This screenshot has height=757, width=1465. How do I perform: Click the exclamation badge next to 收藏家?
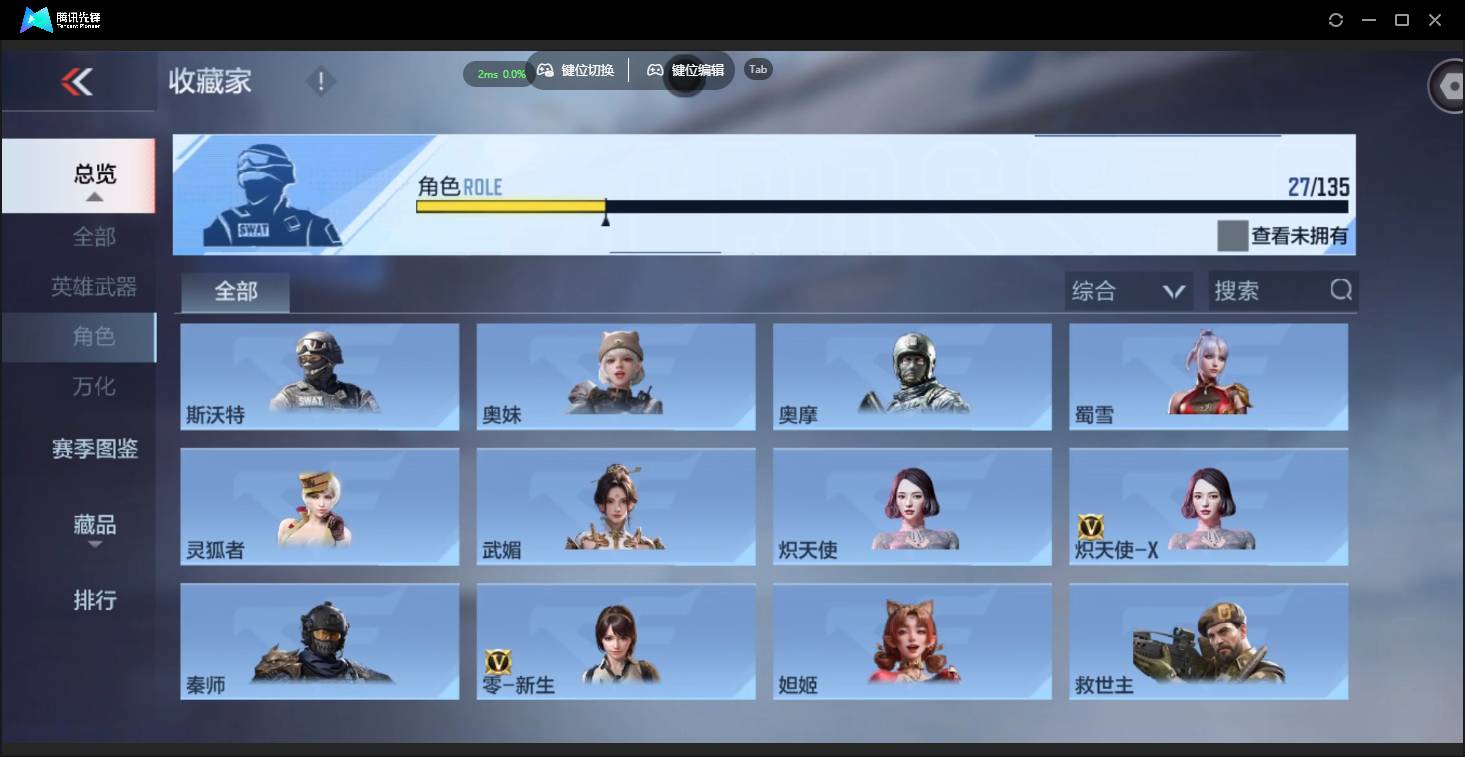tap(320, 80)
